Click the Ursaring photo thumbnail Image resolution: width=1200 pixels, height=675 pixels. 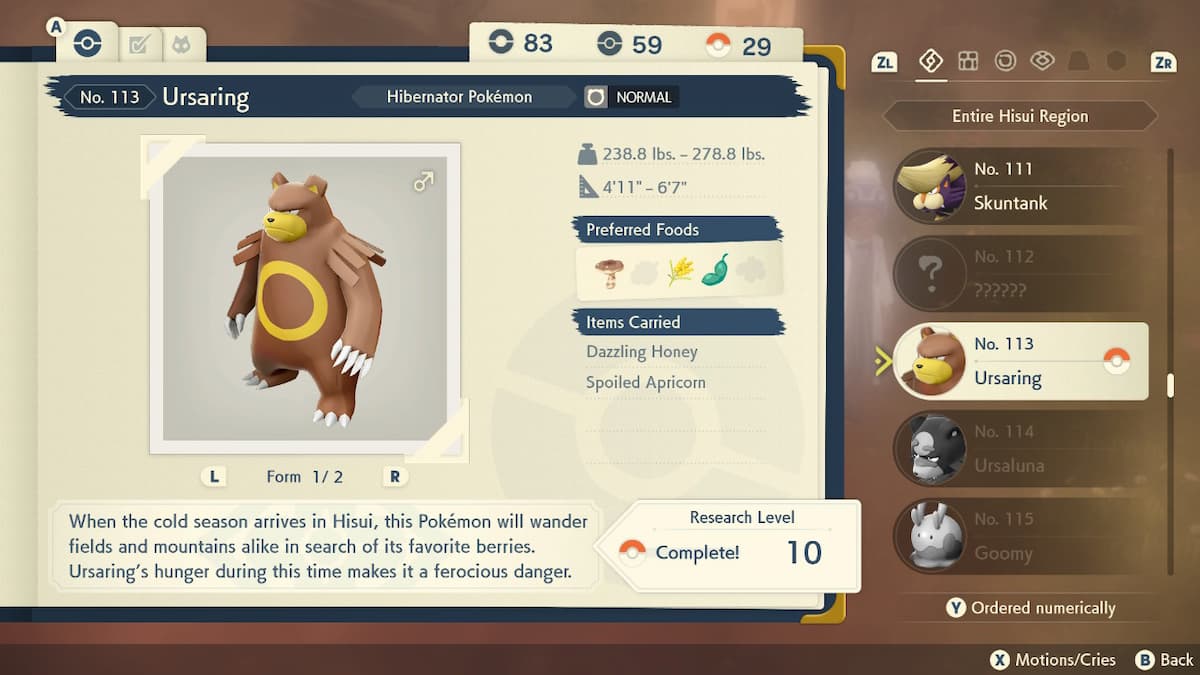coord(305,298)
